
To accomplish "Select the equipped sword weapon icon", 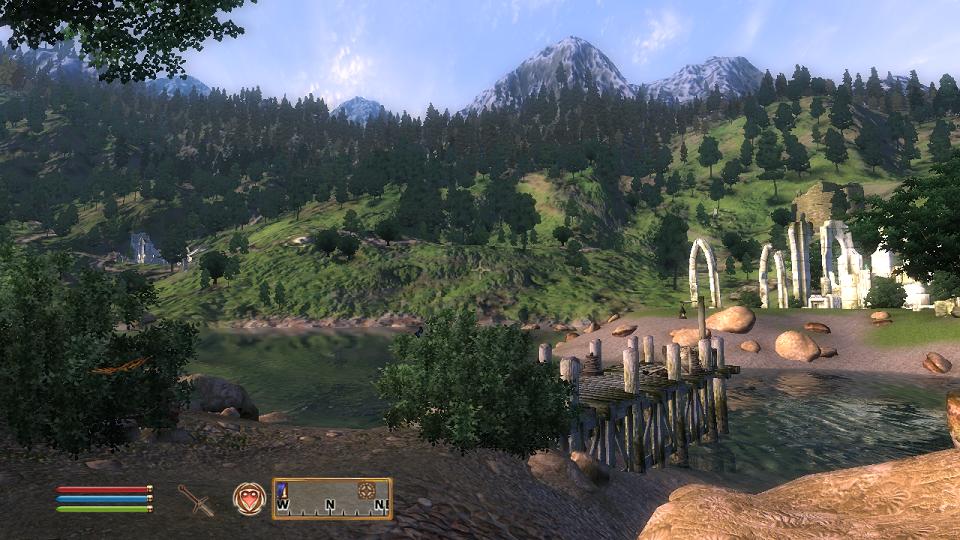I will [196, 499].
